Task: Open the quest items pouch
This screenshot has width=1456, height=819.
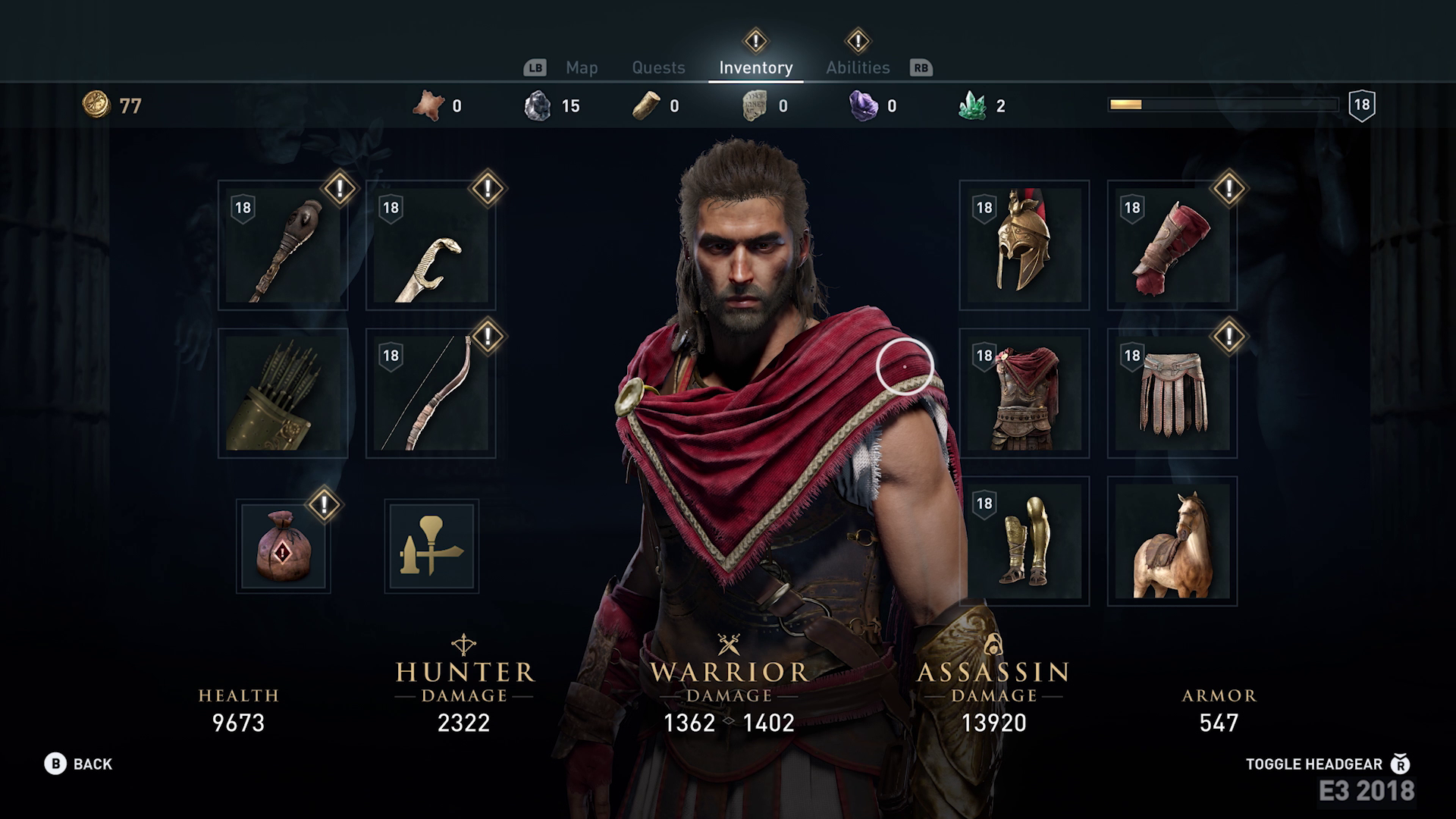Action: click(283, 546)
